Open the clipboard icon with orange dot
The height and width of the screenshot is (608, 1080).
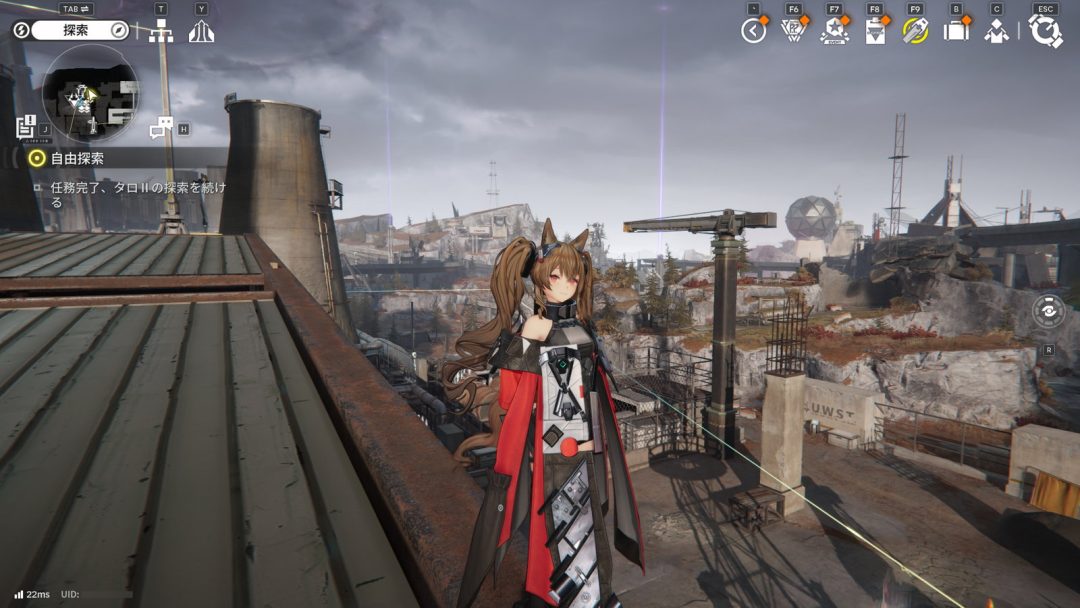(x=875, y=31)
